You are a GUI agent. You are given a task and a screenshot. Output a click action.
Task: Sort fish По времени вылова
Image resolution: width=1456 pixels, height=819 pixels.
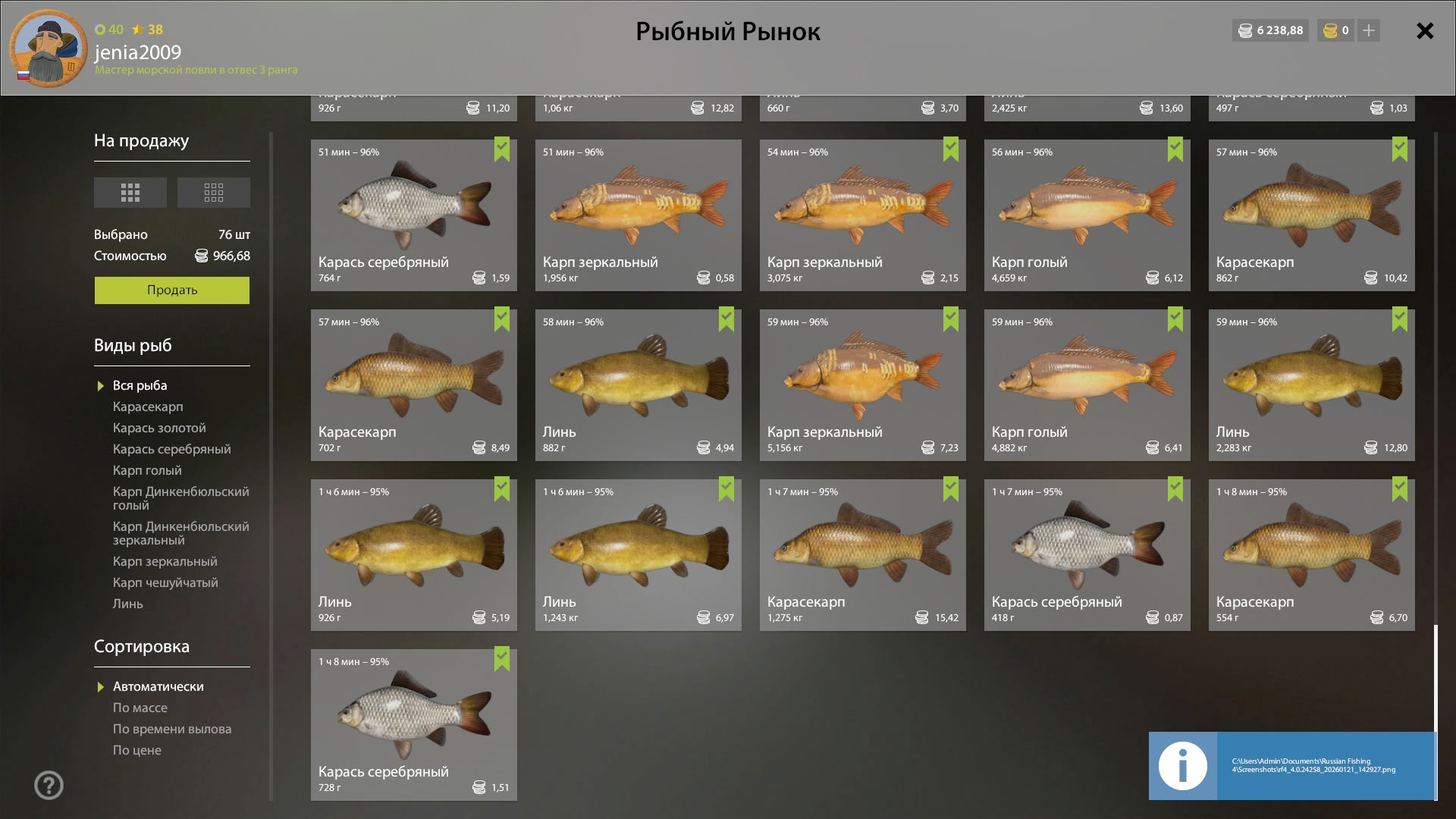pos(172,730)
